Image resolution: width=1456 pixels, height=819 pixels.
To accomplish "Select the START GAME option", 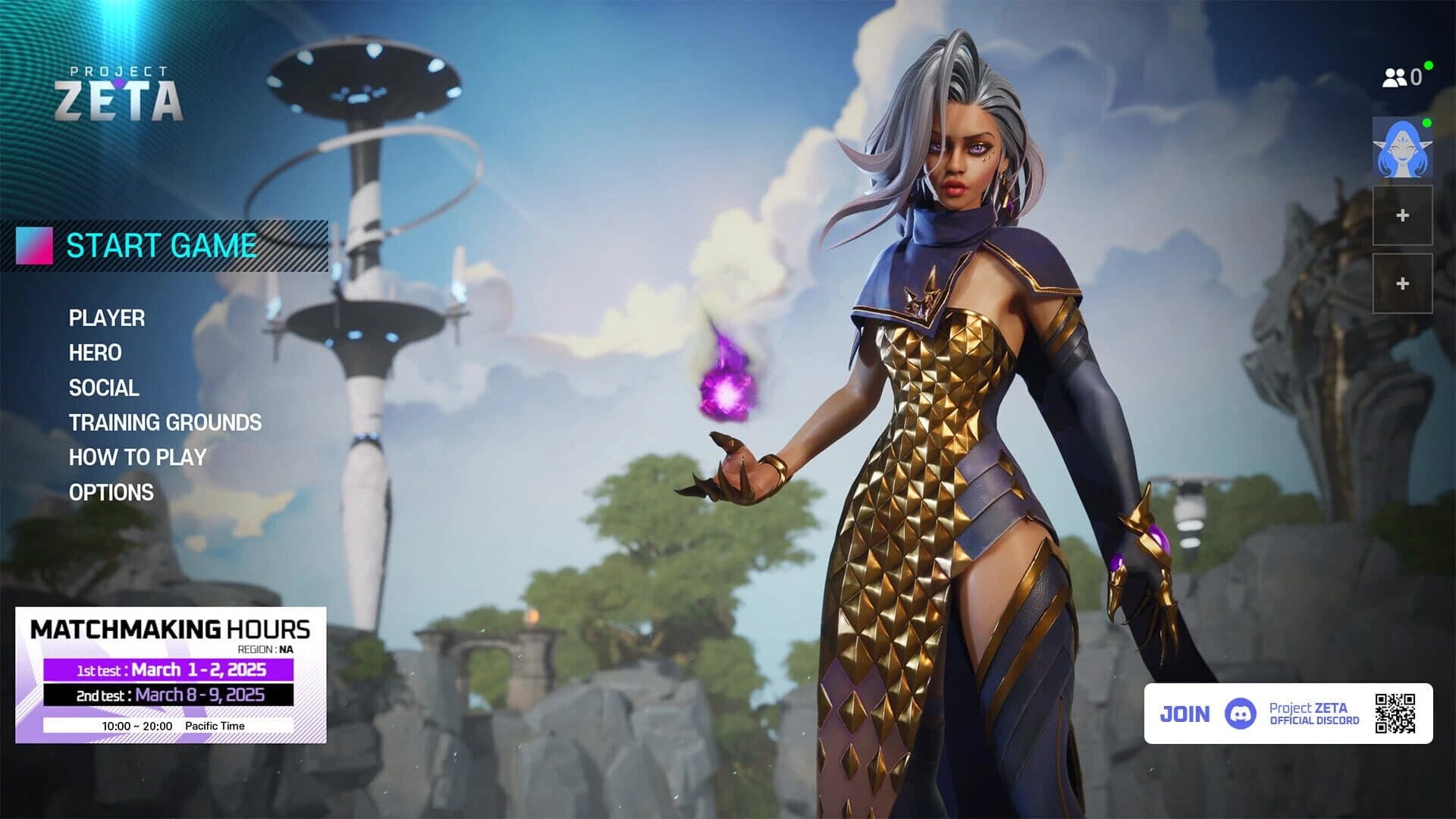I will [162, 244].
